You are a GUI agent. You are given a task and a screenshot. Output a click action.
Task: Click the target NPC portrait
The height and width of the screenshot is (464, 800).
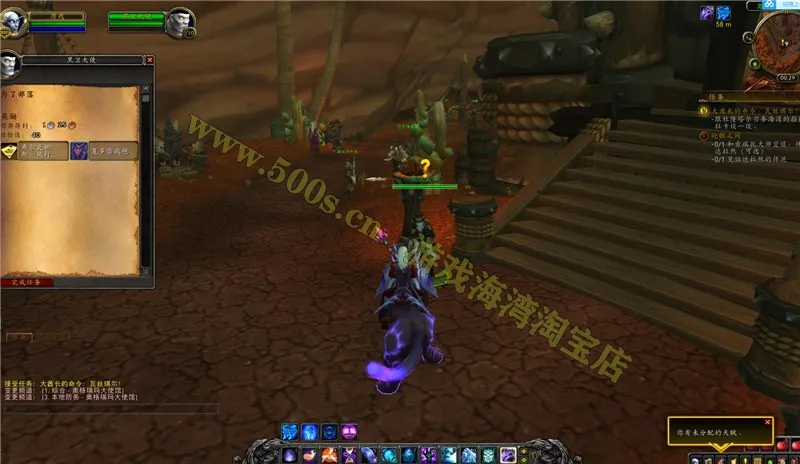tap(176, 21)
